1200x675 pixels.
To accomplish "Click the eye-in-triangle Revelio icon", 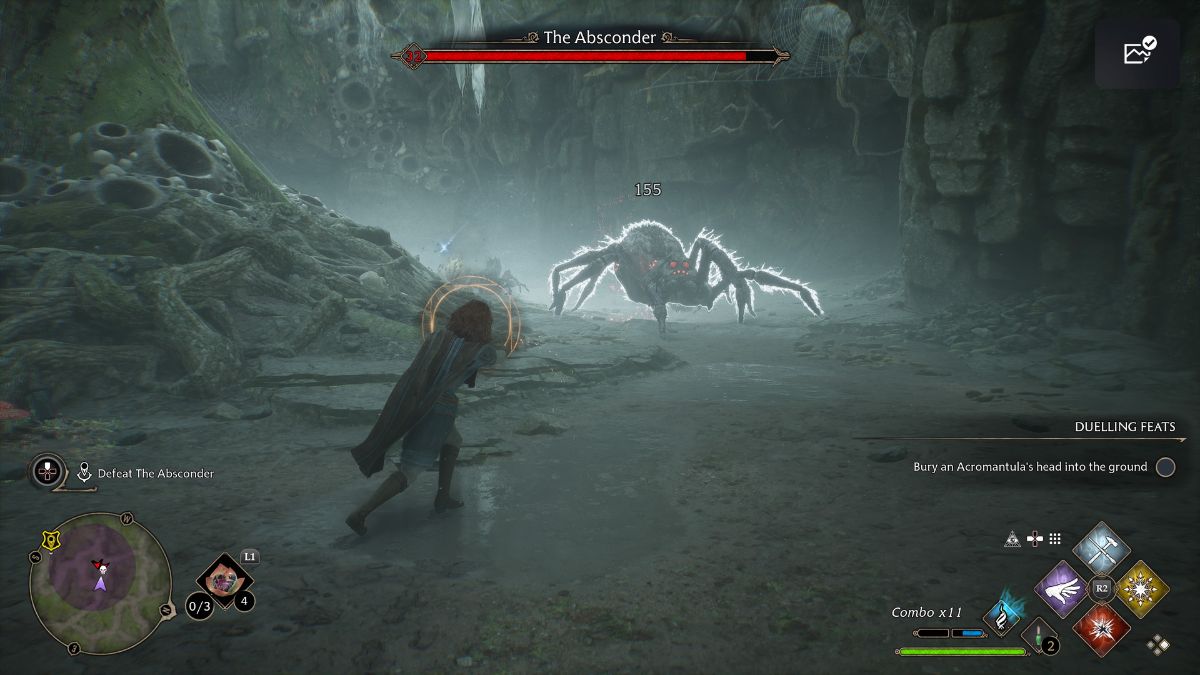I will (x=1012, y=539).
